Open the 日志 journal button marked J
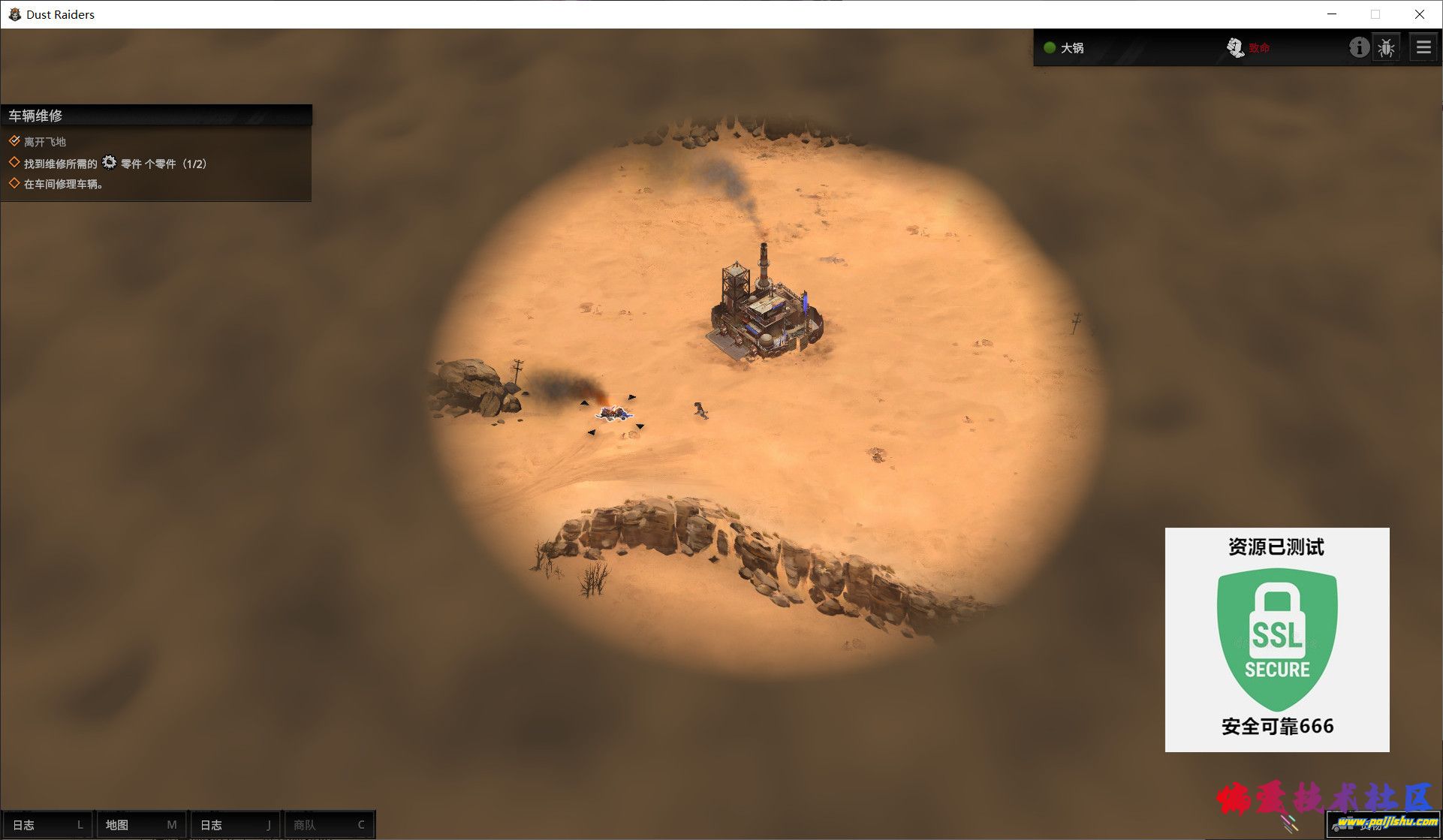Screen dimensions: 1443x840 coord(235,824)
